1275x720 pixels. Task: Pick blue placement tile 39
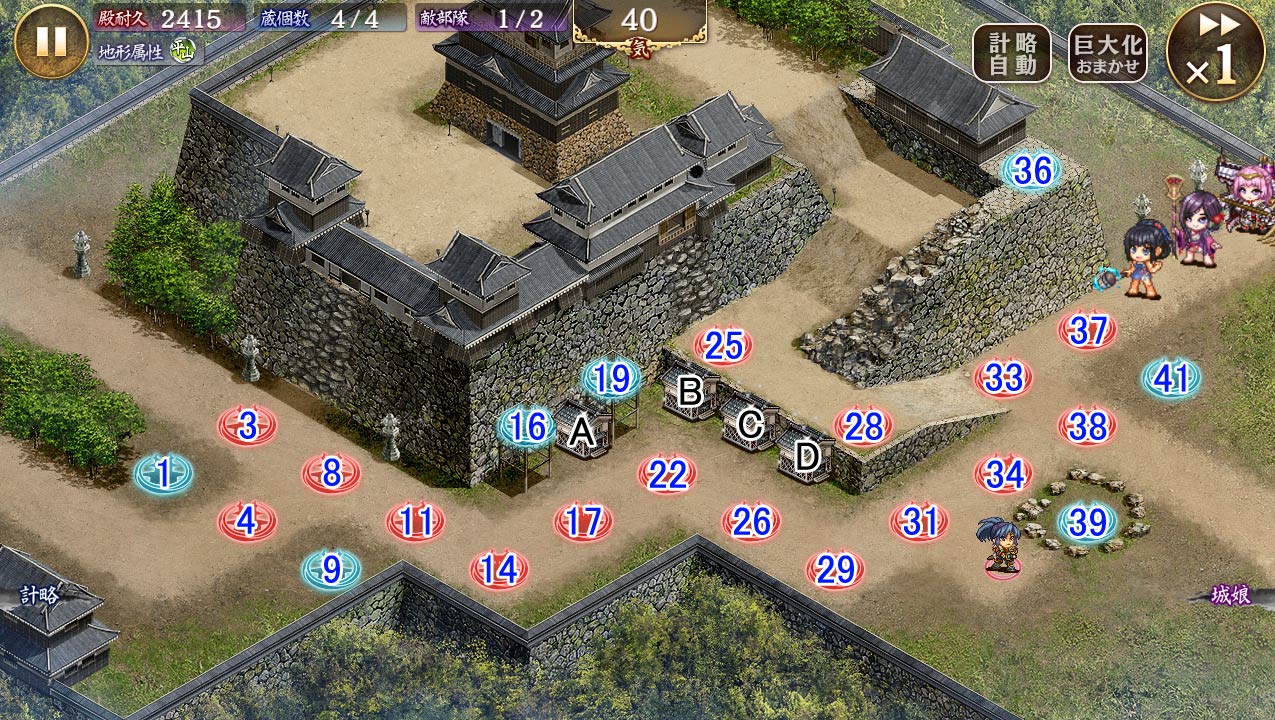[x=1087, y=521]
